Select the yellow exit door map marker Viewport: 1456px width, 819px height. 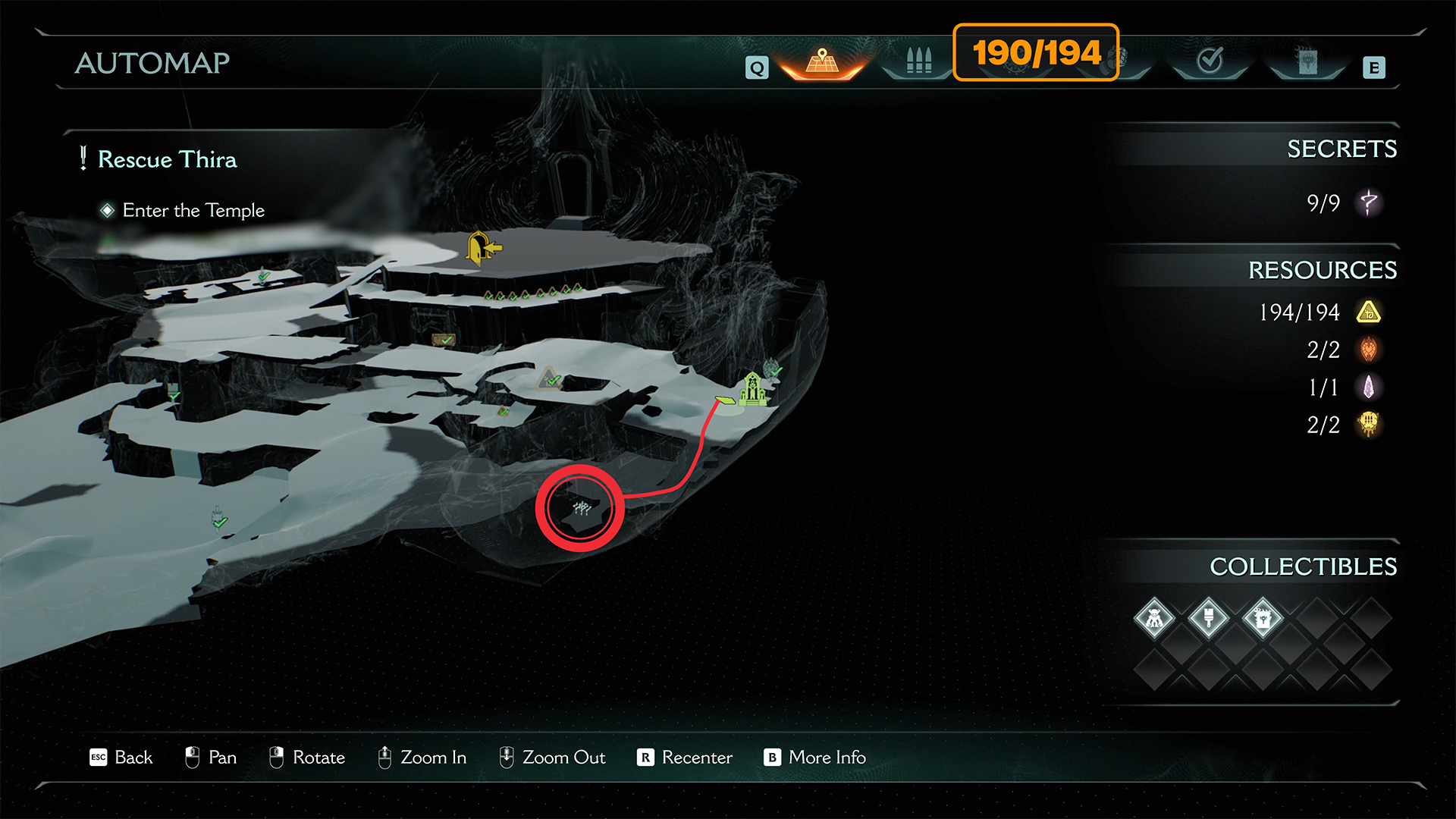(x=482, y=247)
